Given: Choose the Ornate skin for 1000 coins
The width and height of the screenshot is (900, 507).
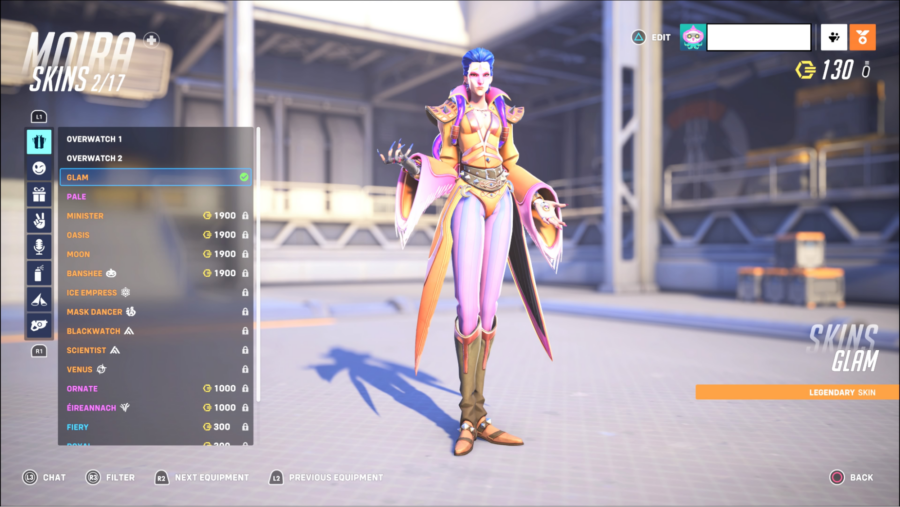Looking at the screenshot, I should pos(155,388).
